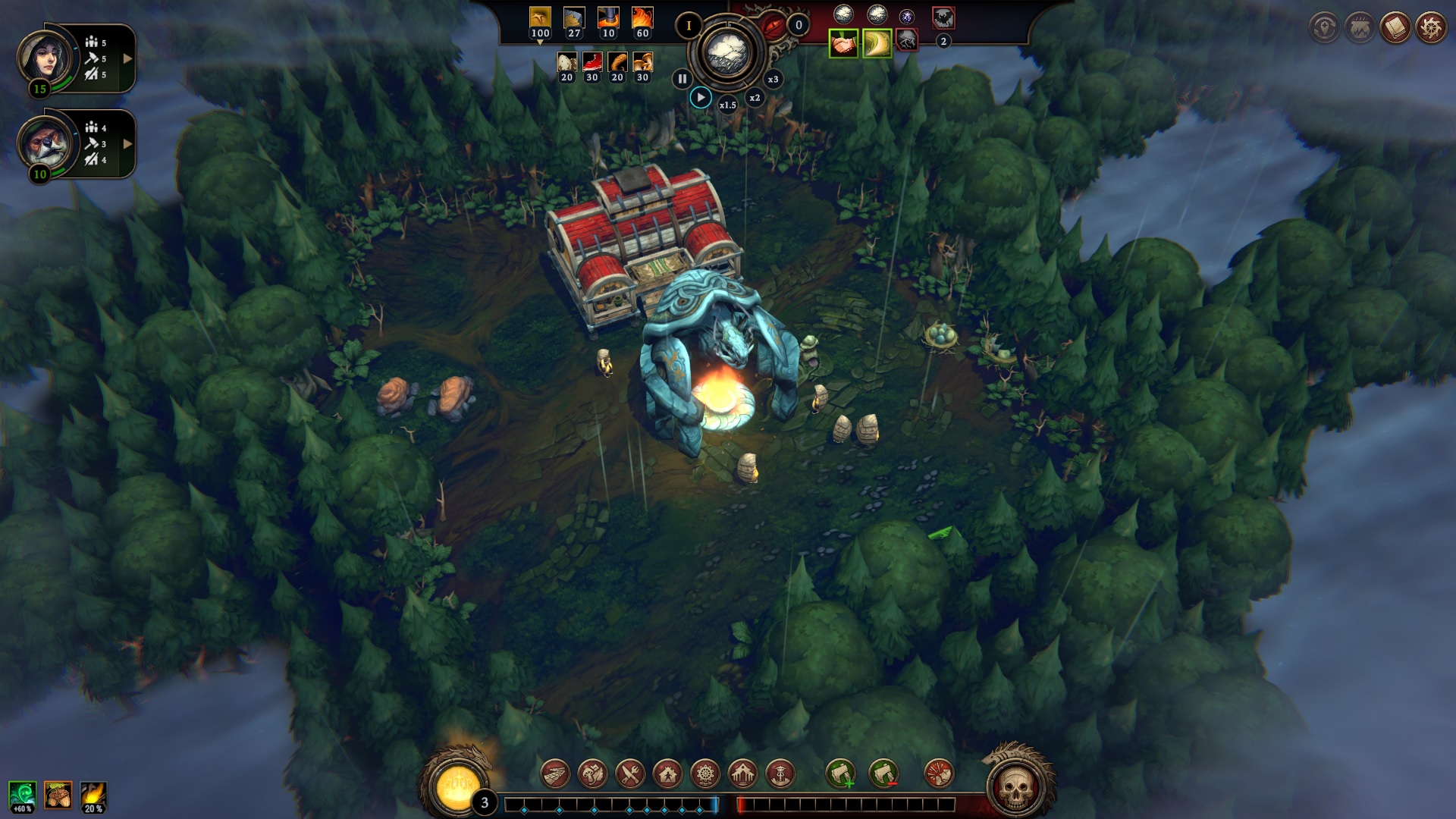Screen dimensions: 1456x819
Task: Set game speed to x3
Action: [x=773, y=80]
